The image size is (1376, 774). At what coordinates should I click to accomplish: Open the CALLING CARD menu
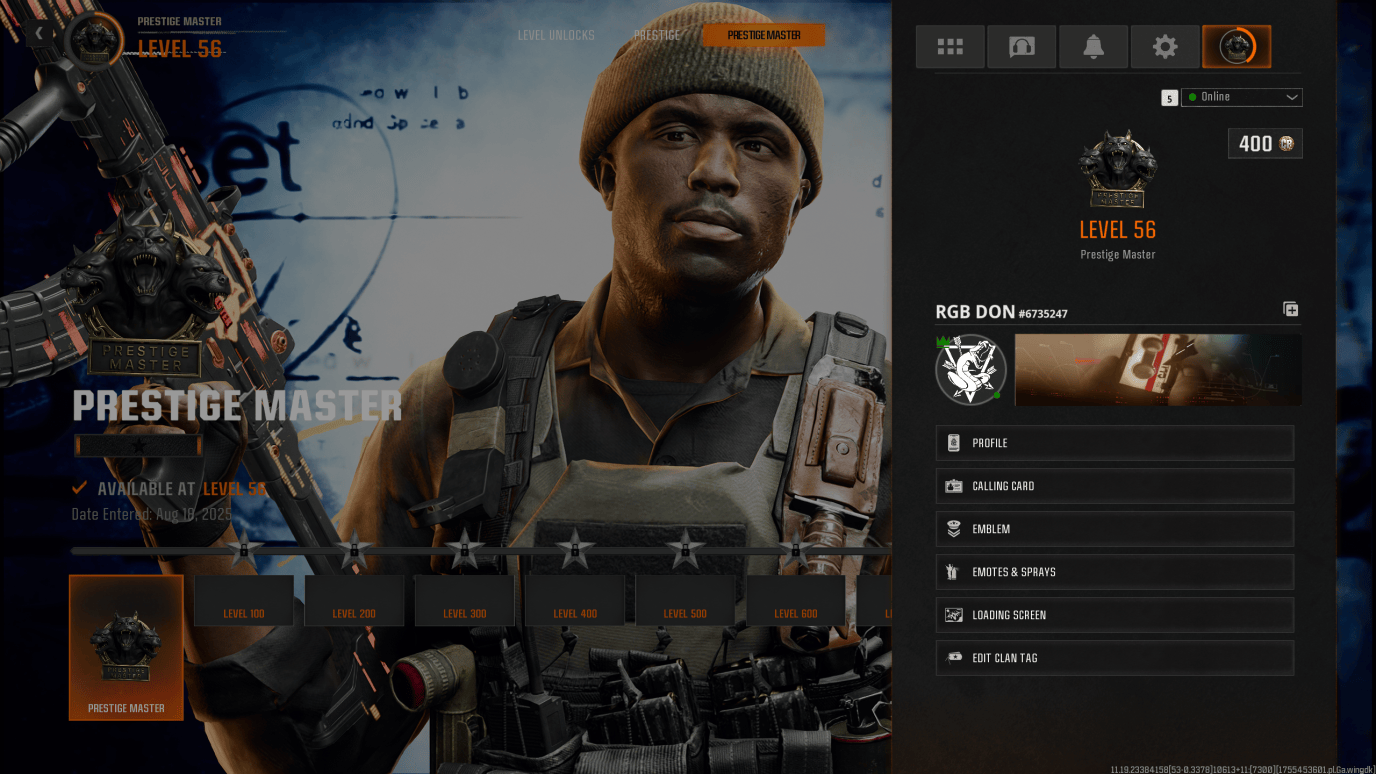[1114, 485]
